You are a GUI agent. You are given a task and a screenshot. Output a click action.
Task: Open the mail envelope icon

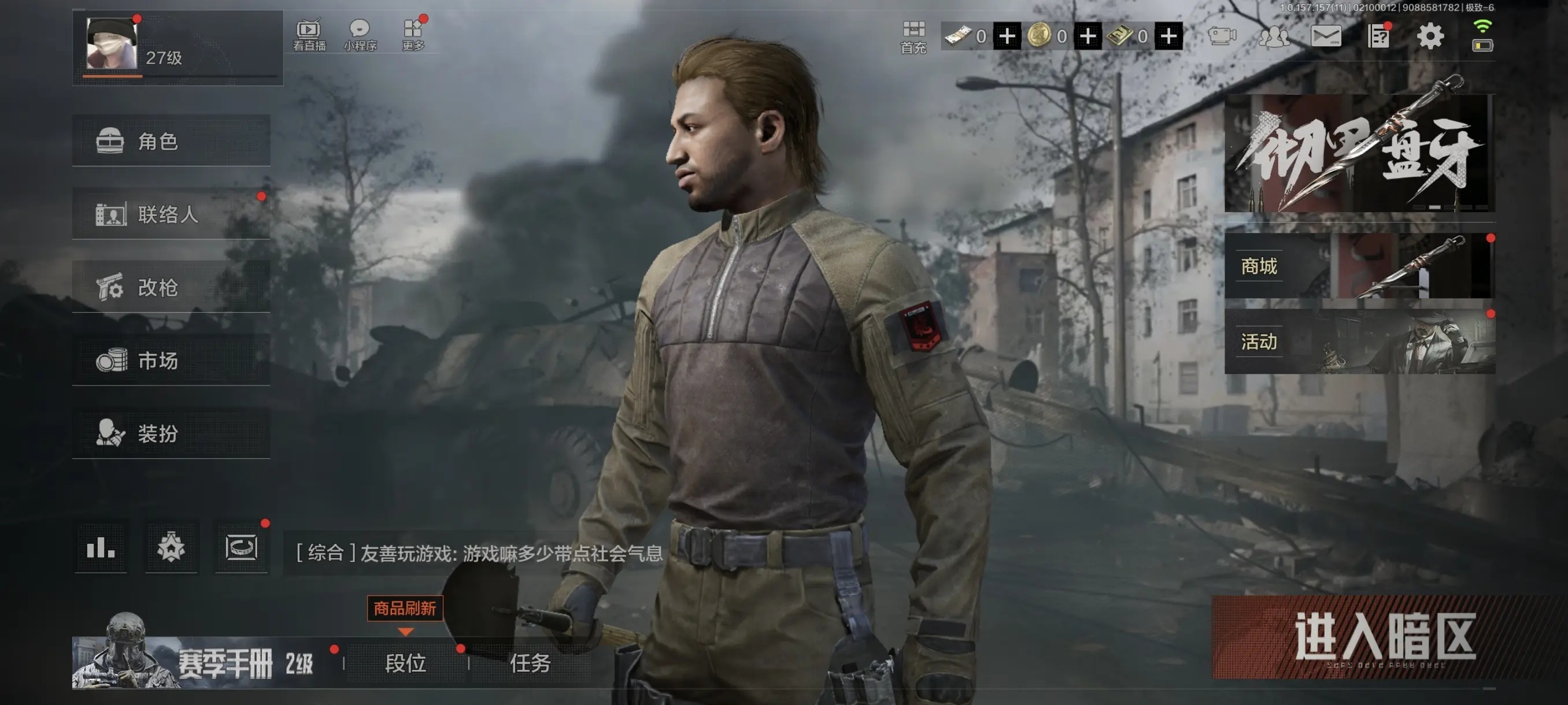pyautogui.click(x=1326, y=36)
